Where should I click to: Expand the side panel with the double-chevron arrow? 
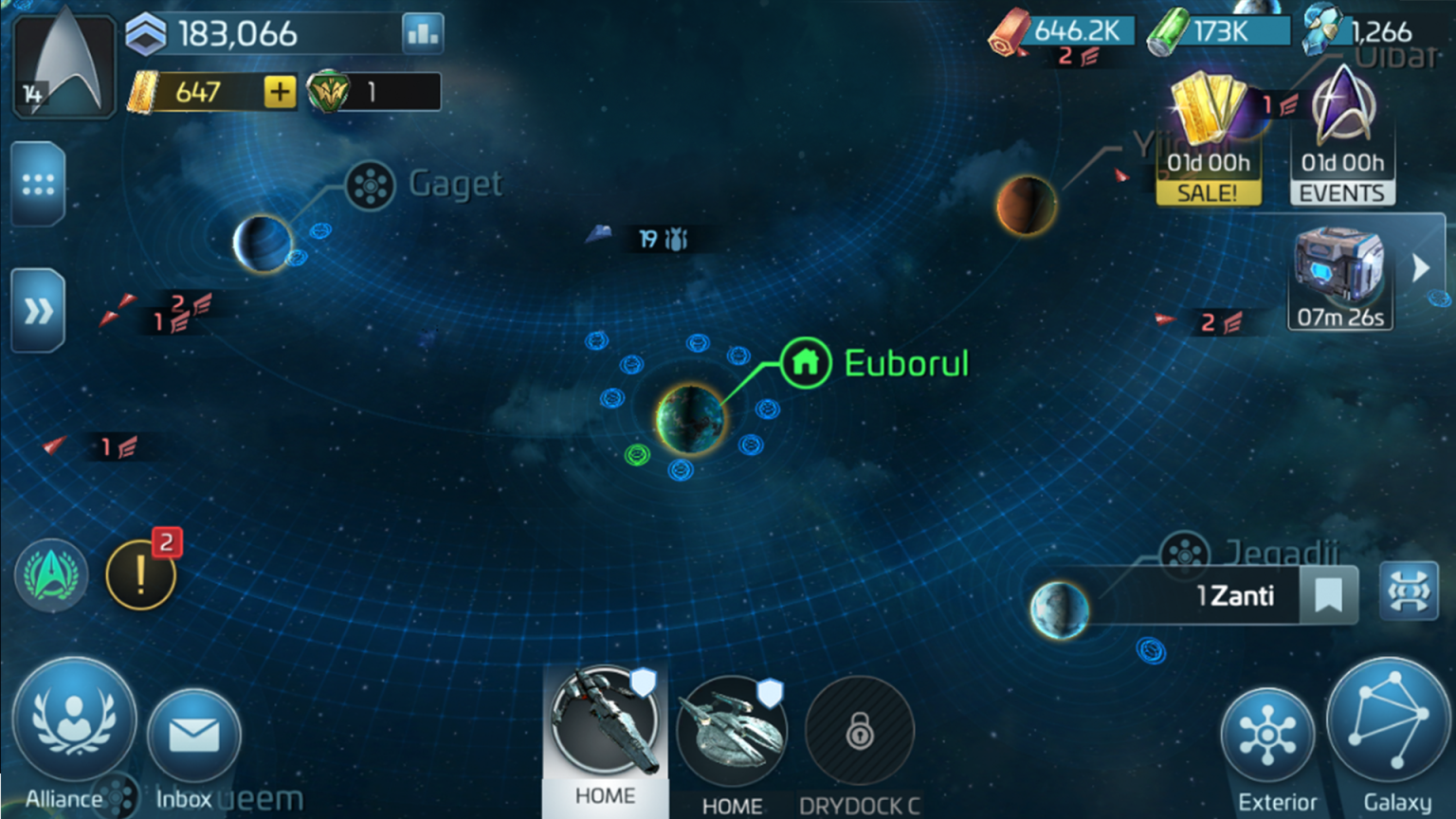tap(38, 310)
